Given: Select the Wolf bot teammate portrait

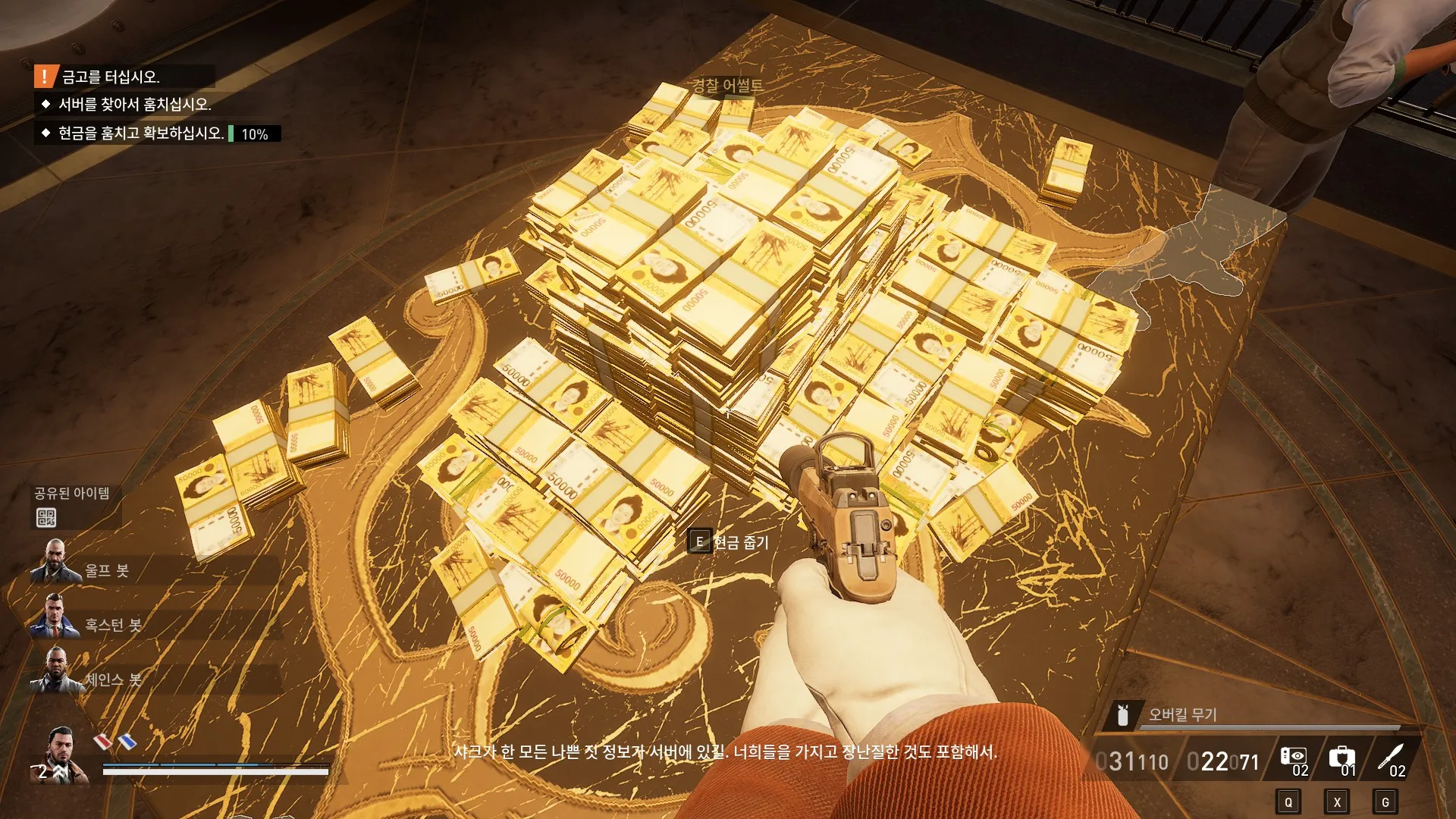Looking at the screenshot, I should pyautogui.click(x=55, y=561).
